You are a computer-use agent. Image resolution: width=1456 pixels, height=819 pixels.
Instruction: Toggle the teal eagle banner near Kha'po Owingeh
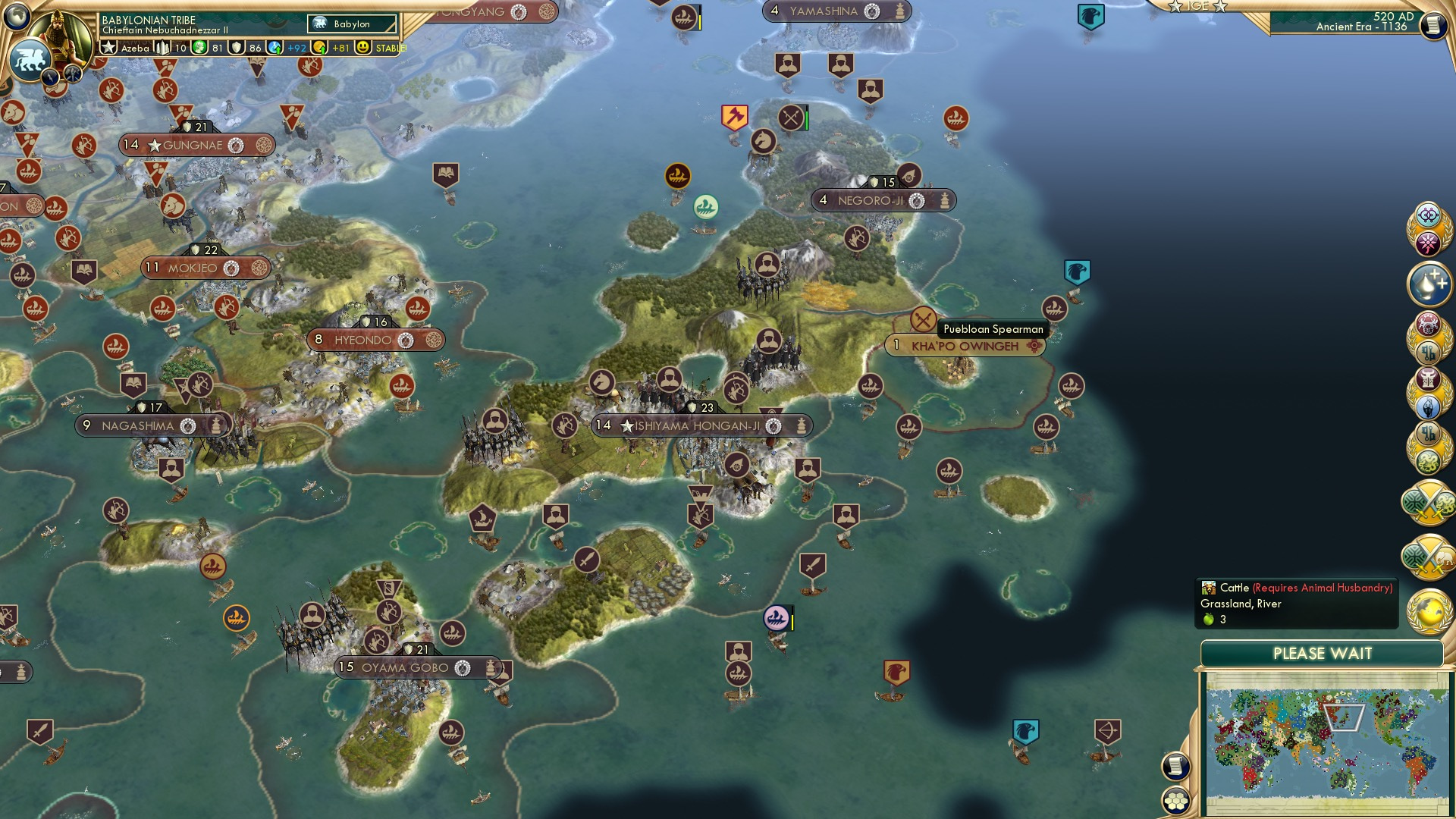(1076, 271)
